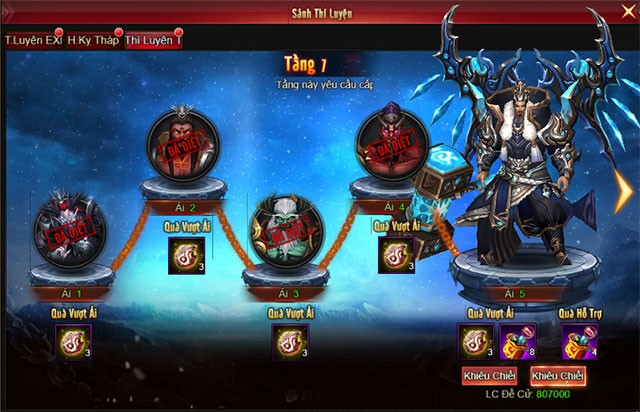Select the Thí Luyện tab
Image resolution: width=640 pixels, height=412 pixels.
pos(153,40)
